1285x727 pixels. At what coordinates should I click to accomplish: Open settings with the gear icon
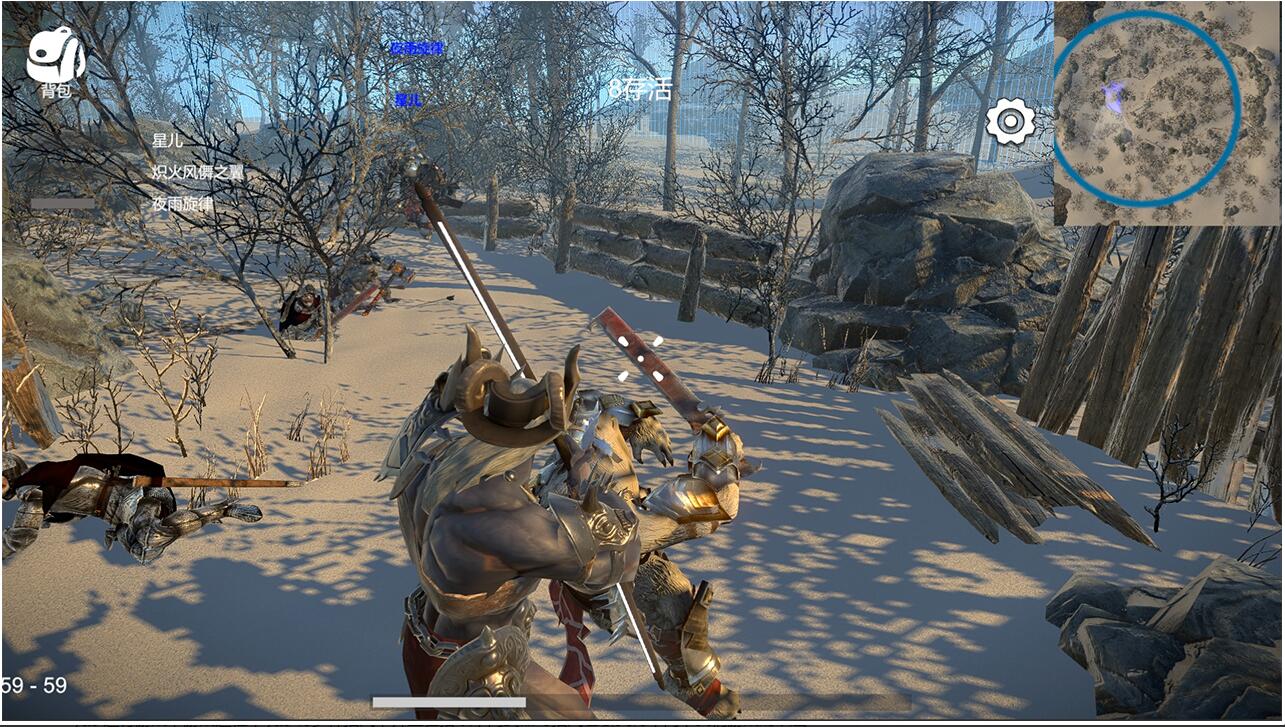point(1010,122)
